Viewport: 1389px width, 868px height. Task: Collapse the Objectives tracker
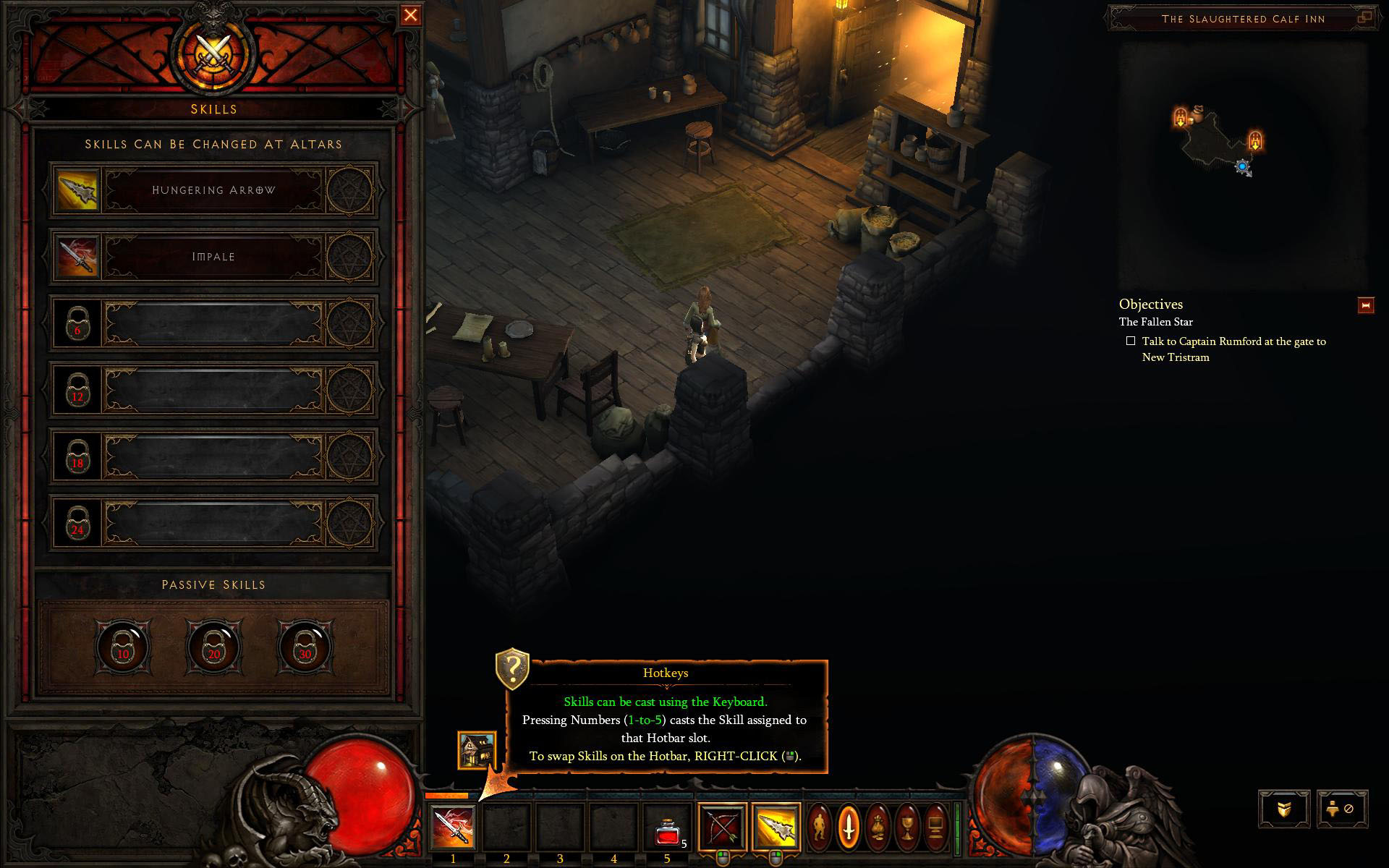point(1365,306)
